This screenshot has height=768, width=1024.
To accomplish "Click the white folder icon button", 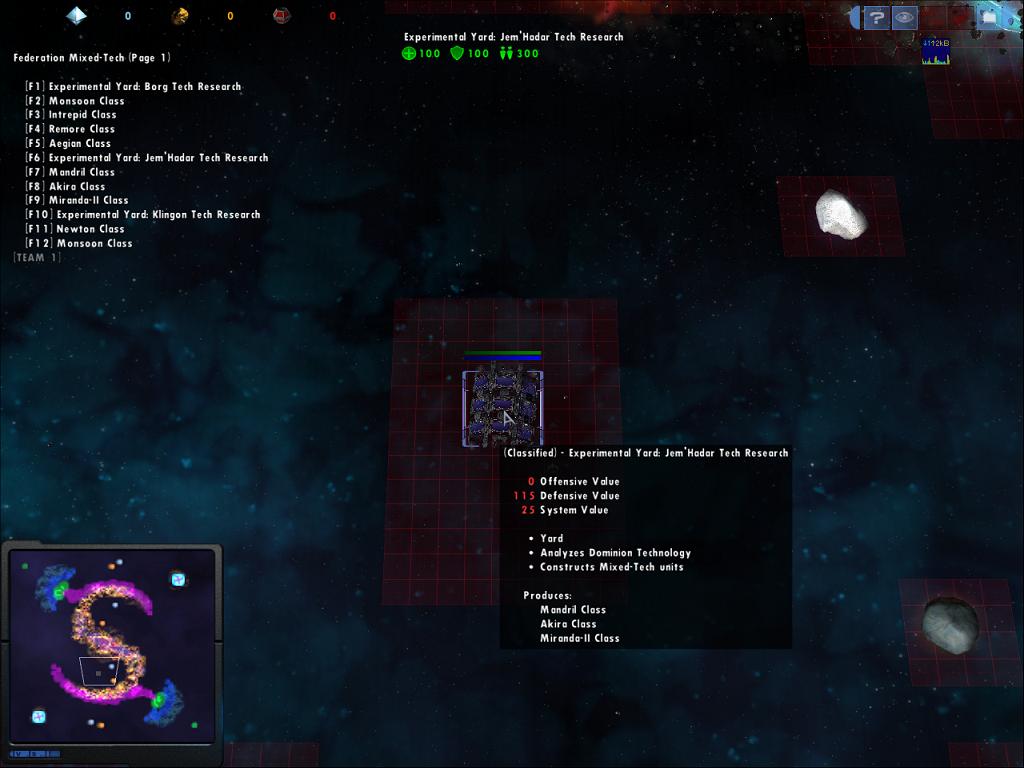I will tap(988, 17).
